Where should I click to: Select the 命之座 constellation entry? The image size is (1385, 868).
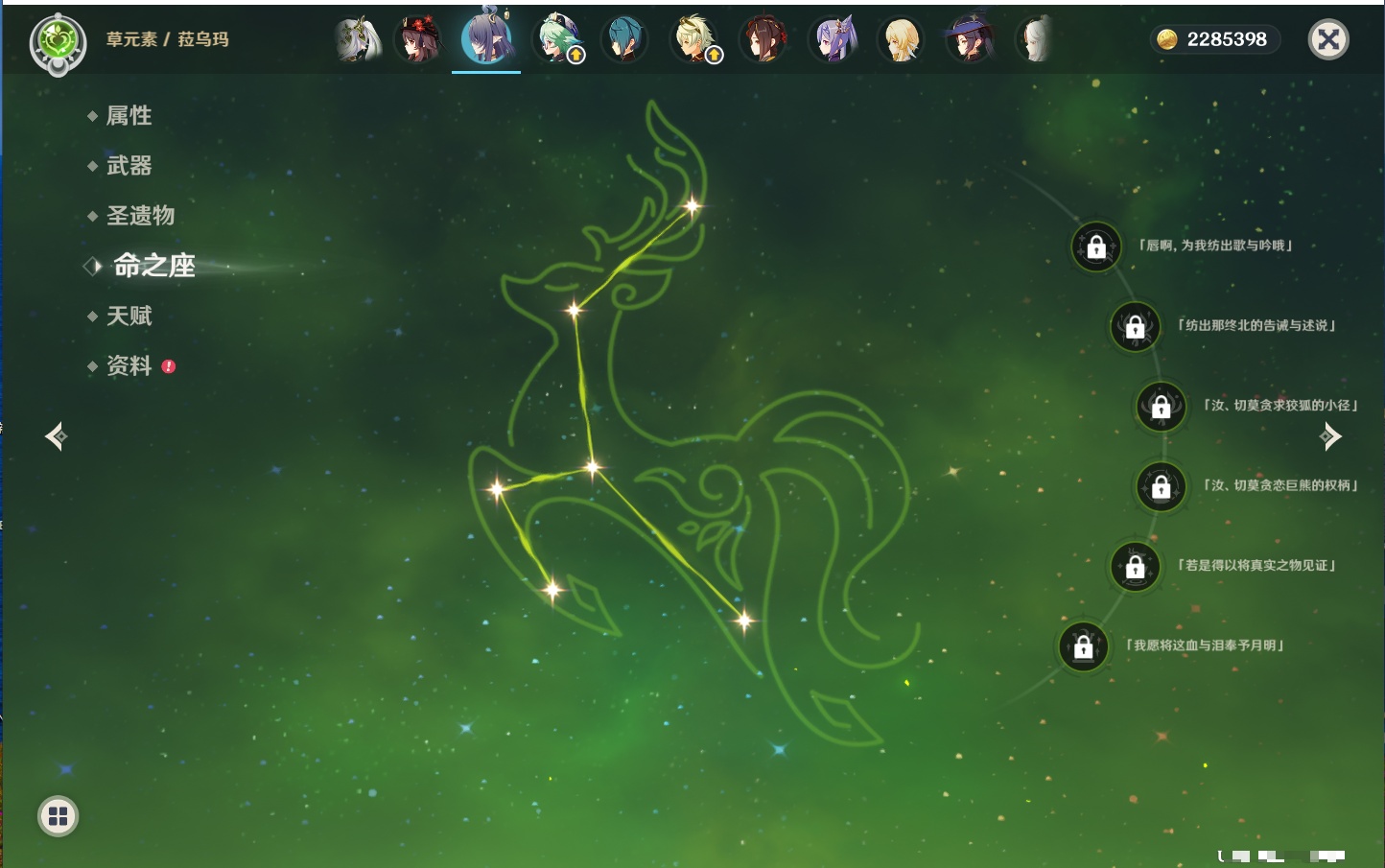[x=153, y=266]
